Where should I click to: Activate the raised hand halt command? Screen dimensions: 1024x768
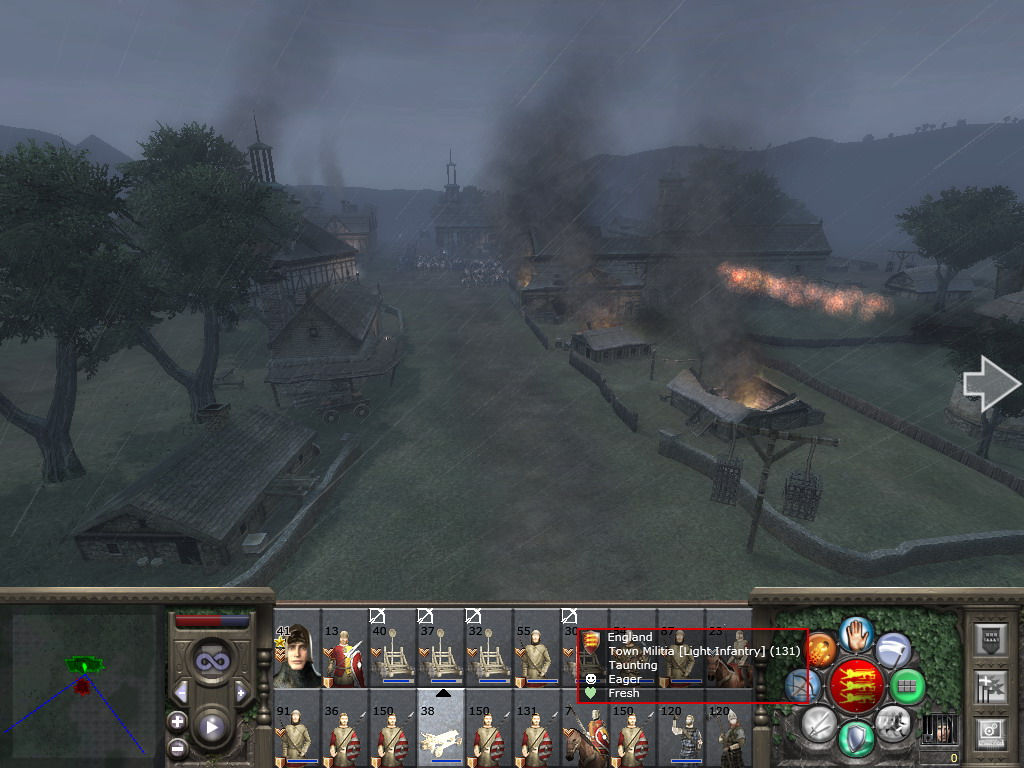[x=856, y=633]
